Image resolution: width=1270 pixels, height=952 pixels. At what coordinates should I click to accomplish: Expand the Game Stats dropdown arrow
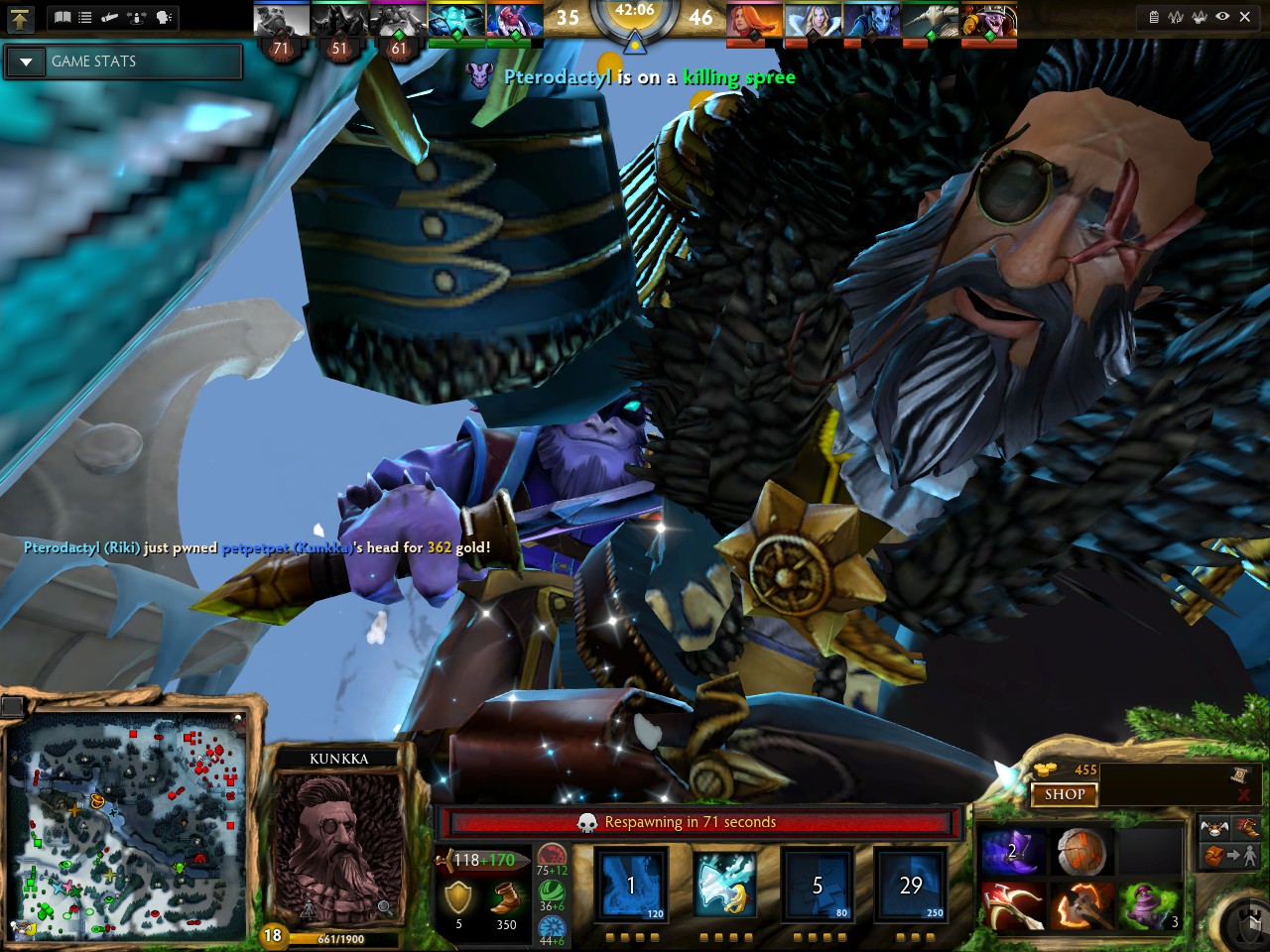[x=25, y=61]
